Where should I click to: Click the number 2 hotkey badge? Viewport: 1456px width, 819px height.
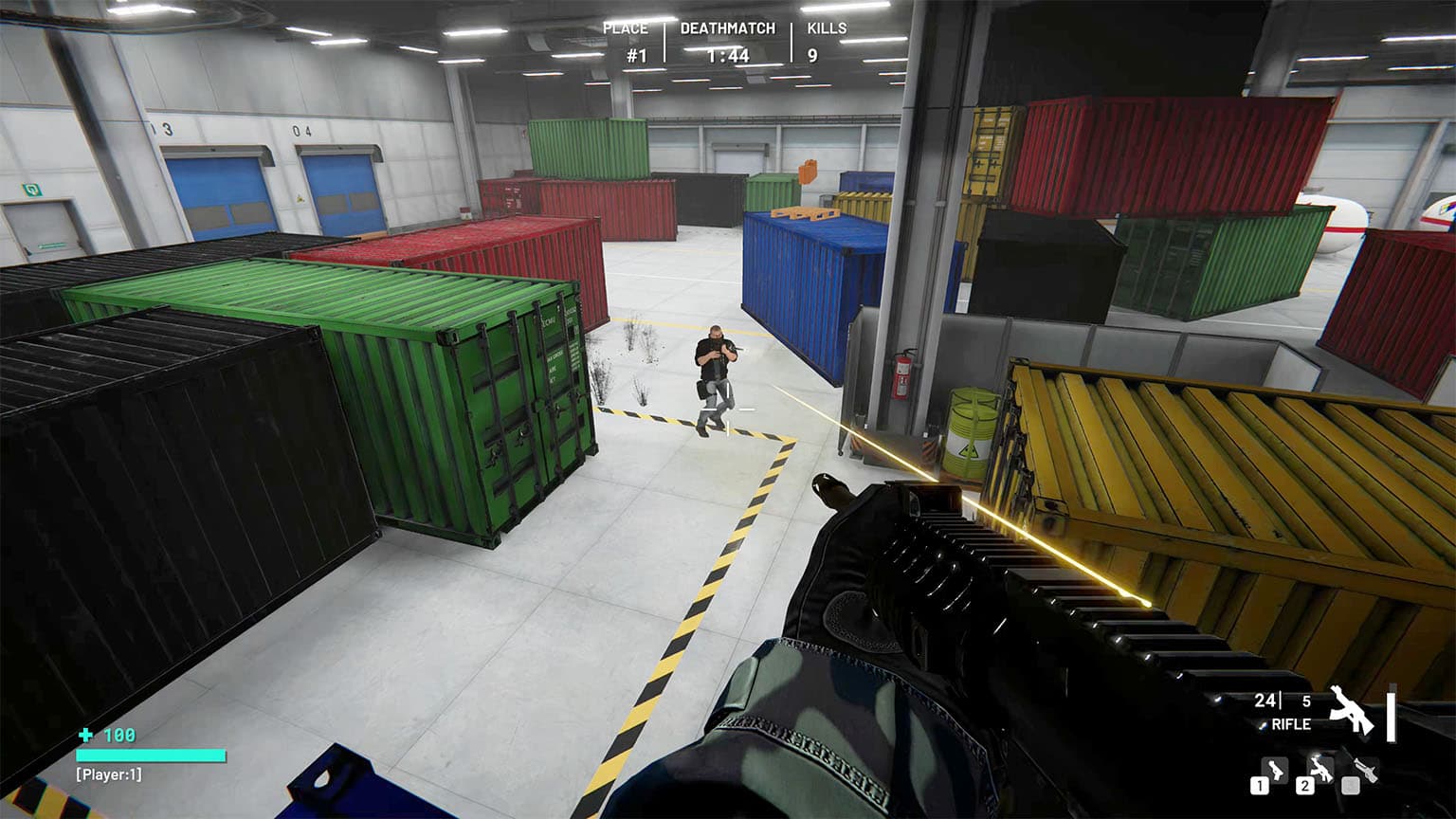1305,786
